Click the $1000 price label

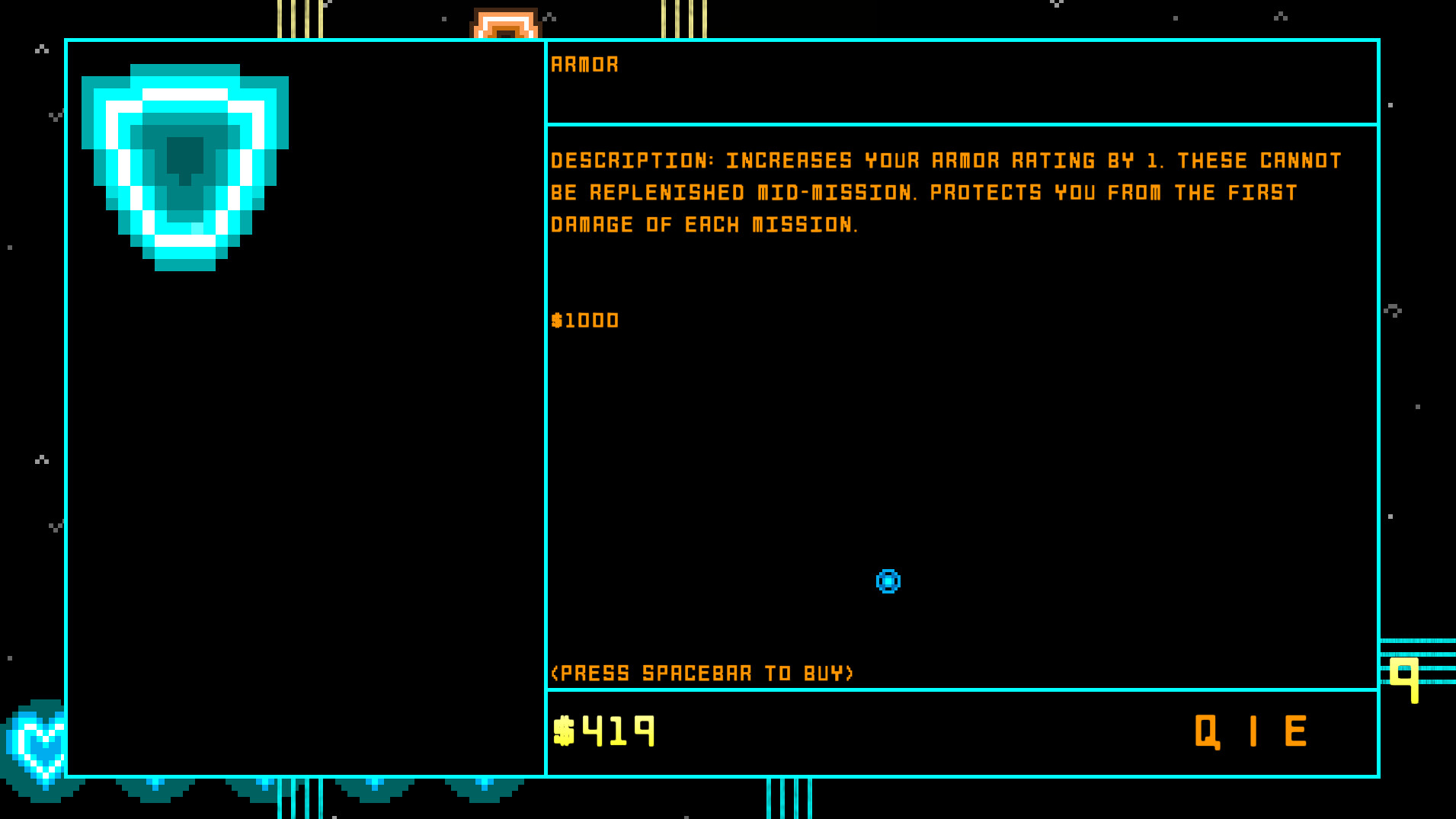(584, 320)
